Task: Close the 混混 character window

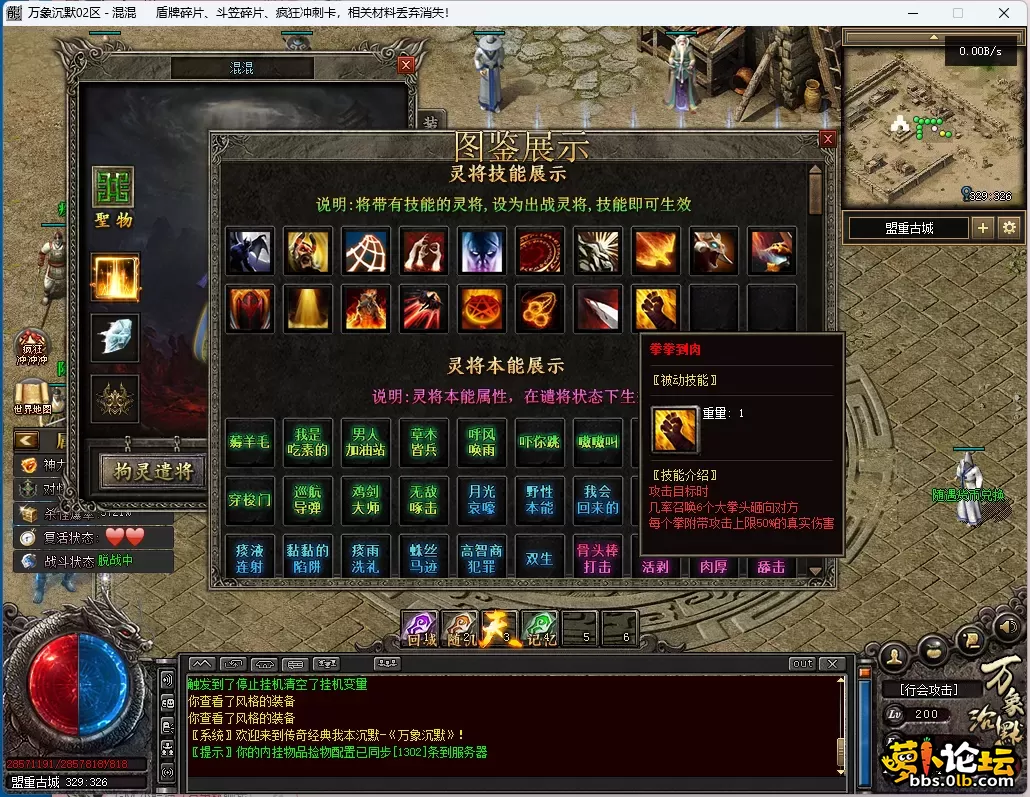Action: point(405,65)
